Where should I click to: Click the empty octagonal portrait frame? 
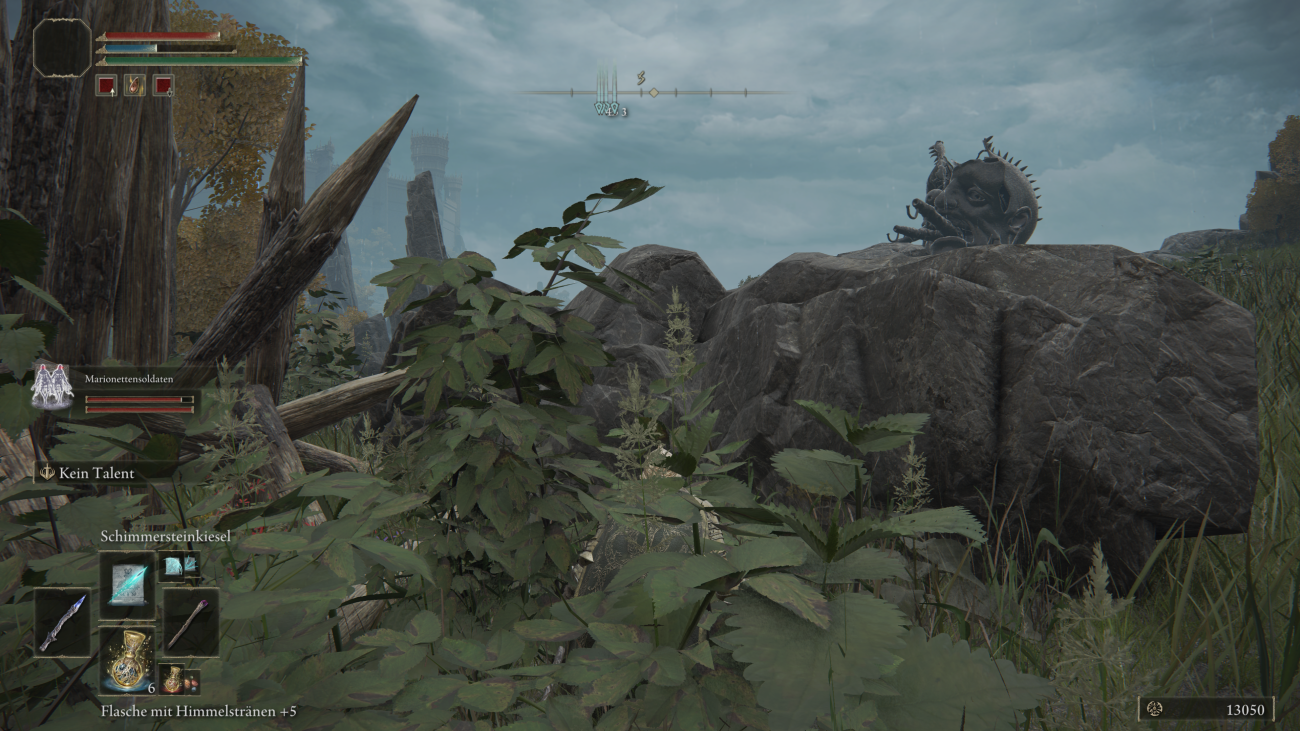tap(62, 47)
